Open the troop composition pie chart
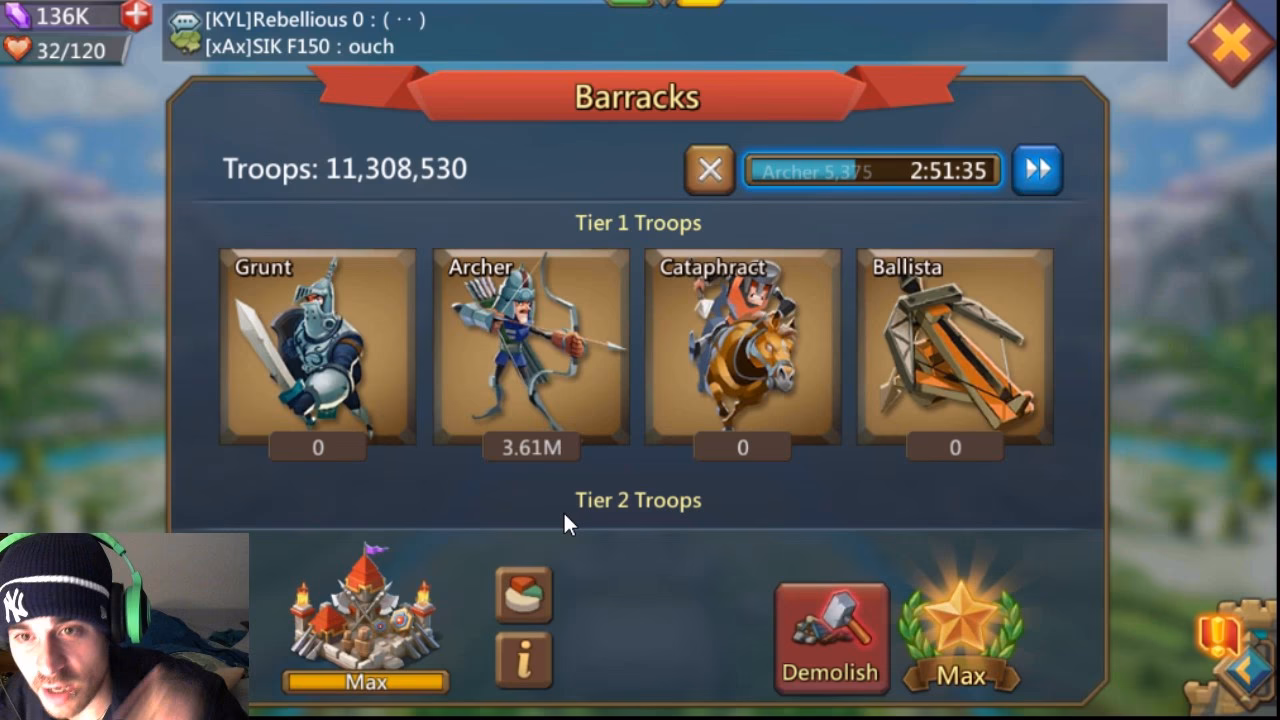 pos(524,592)
